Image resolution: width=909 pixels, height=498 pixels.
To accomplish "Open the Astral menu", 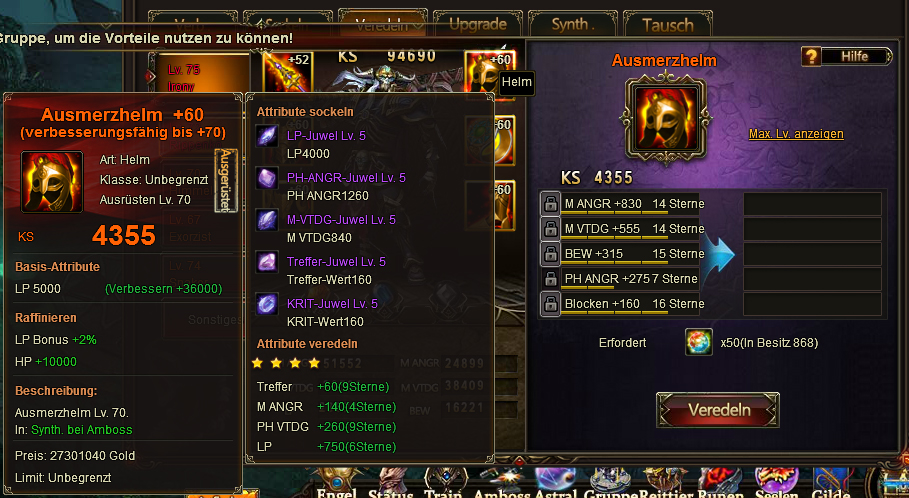I will pyautogui.click(x=554, y=491).
